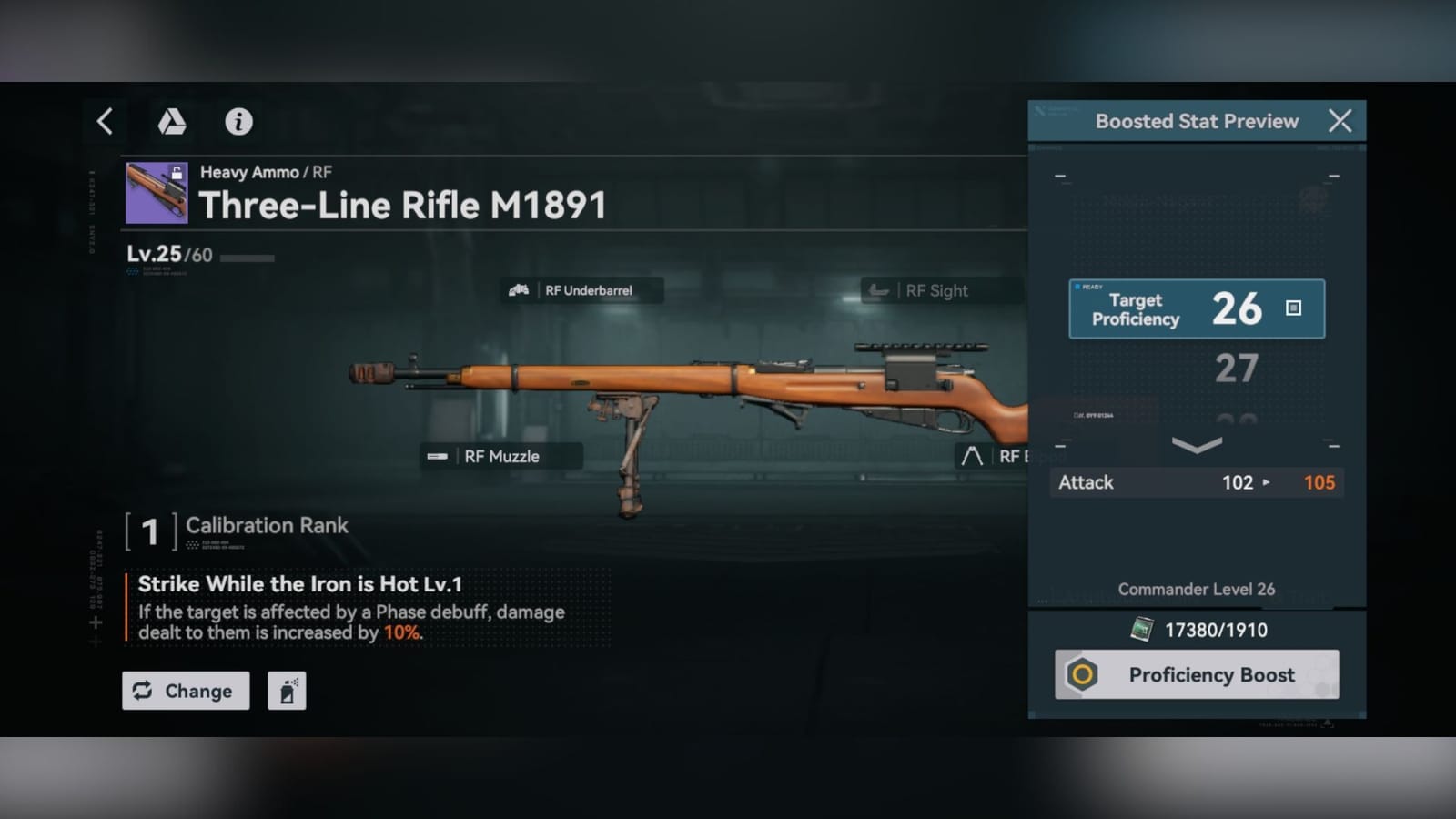Click the triangular emblem icon in the header

pos(172,122)
